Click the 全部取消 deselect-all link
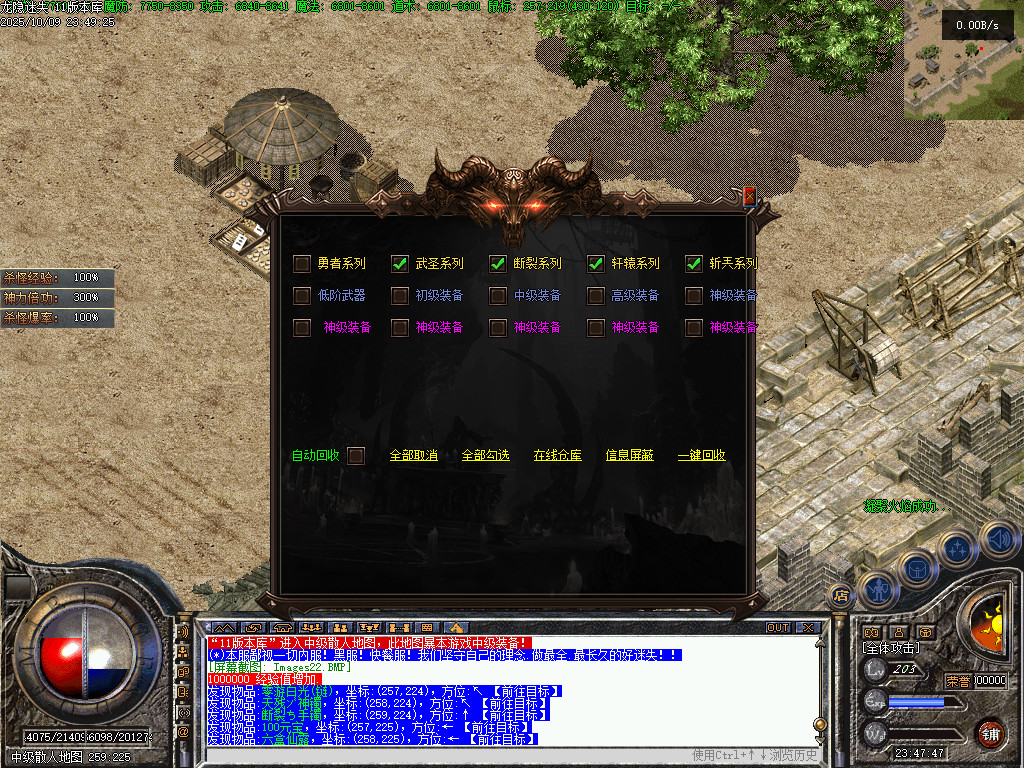This screenshot has width=1024, height=768. 413,456
